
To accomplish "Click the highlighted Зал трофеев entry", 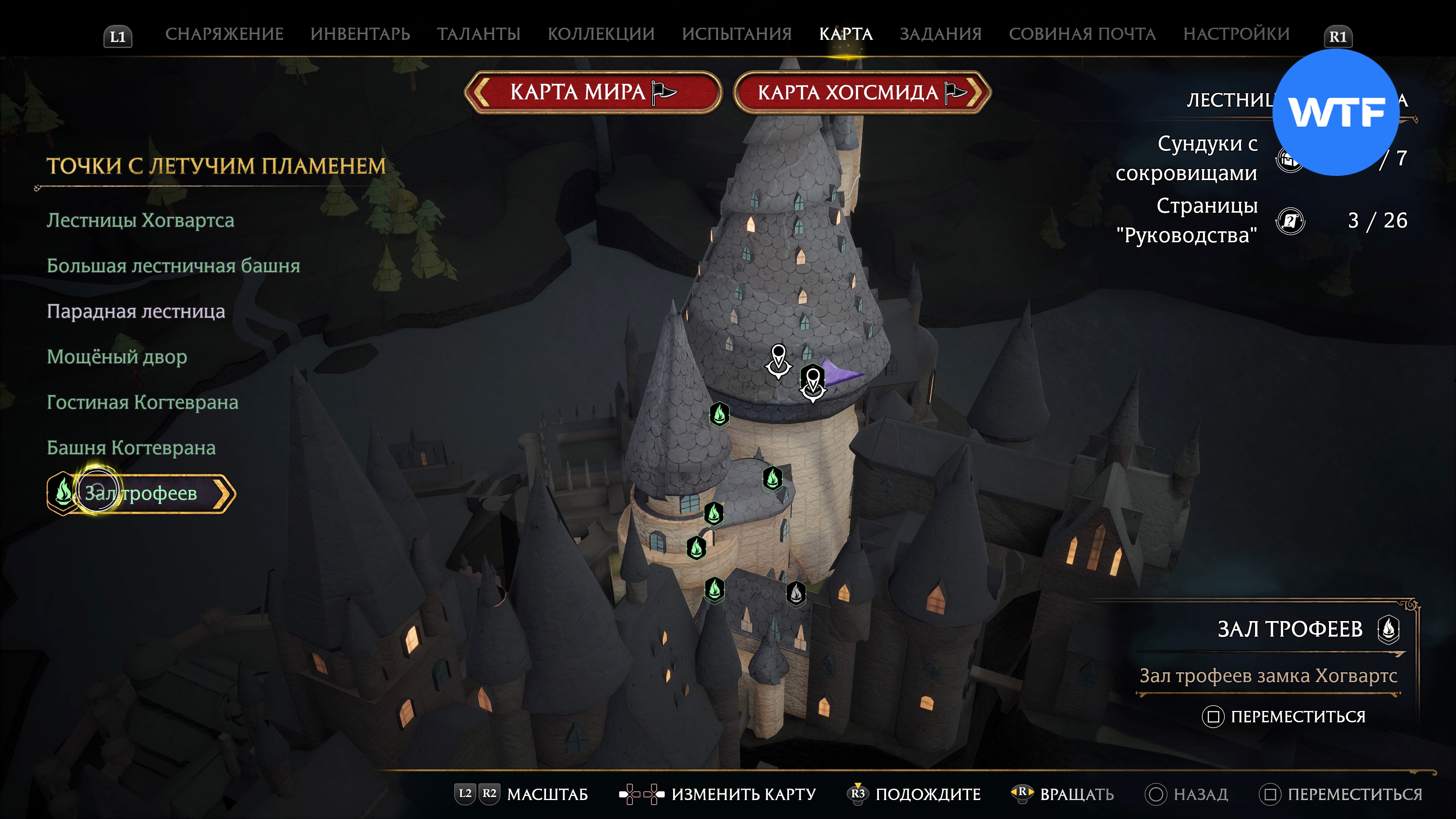I will (x=141, y=493).
